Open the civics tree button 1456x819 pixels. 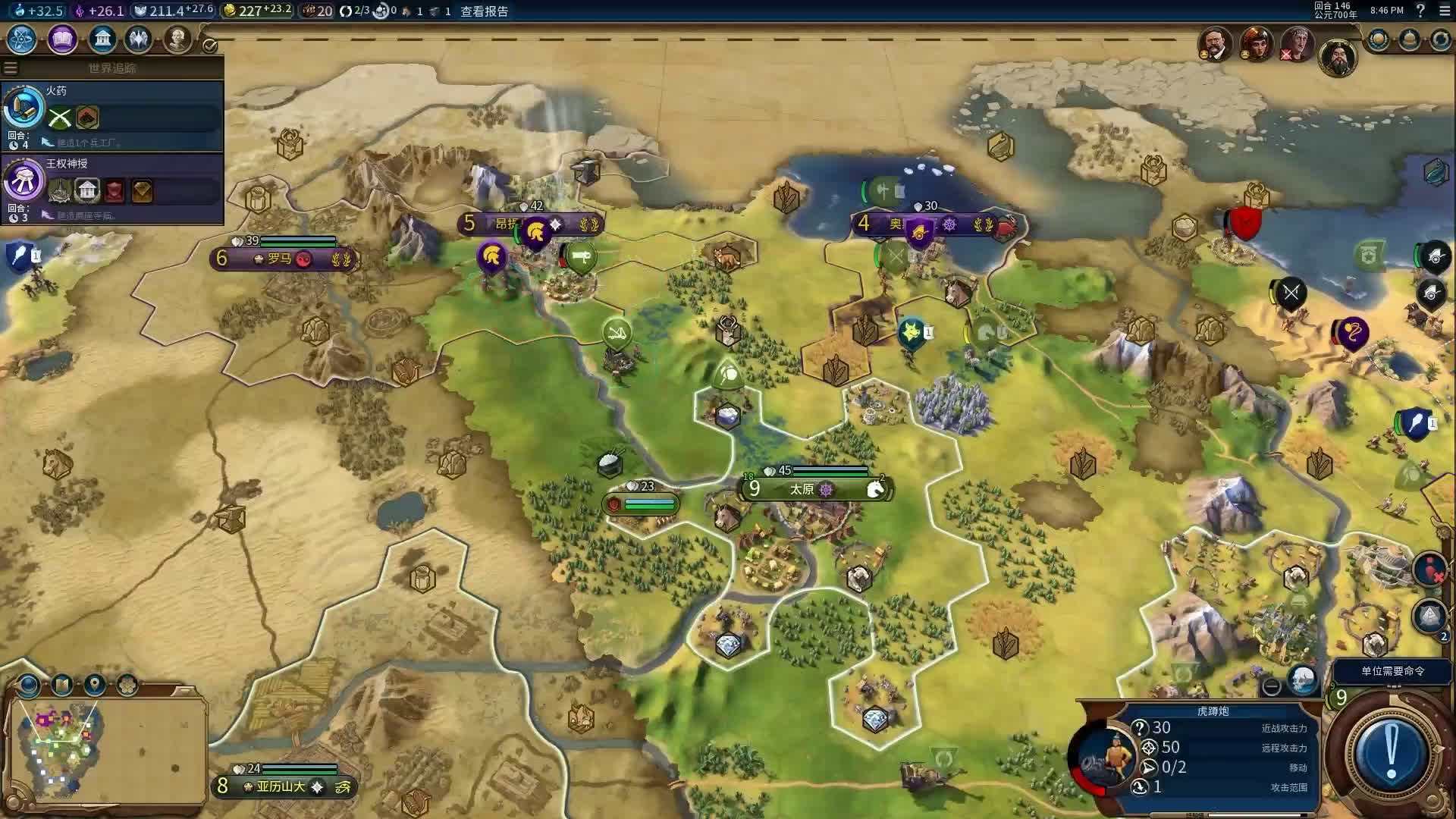[62, 39]
